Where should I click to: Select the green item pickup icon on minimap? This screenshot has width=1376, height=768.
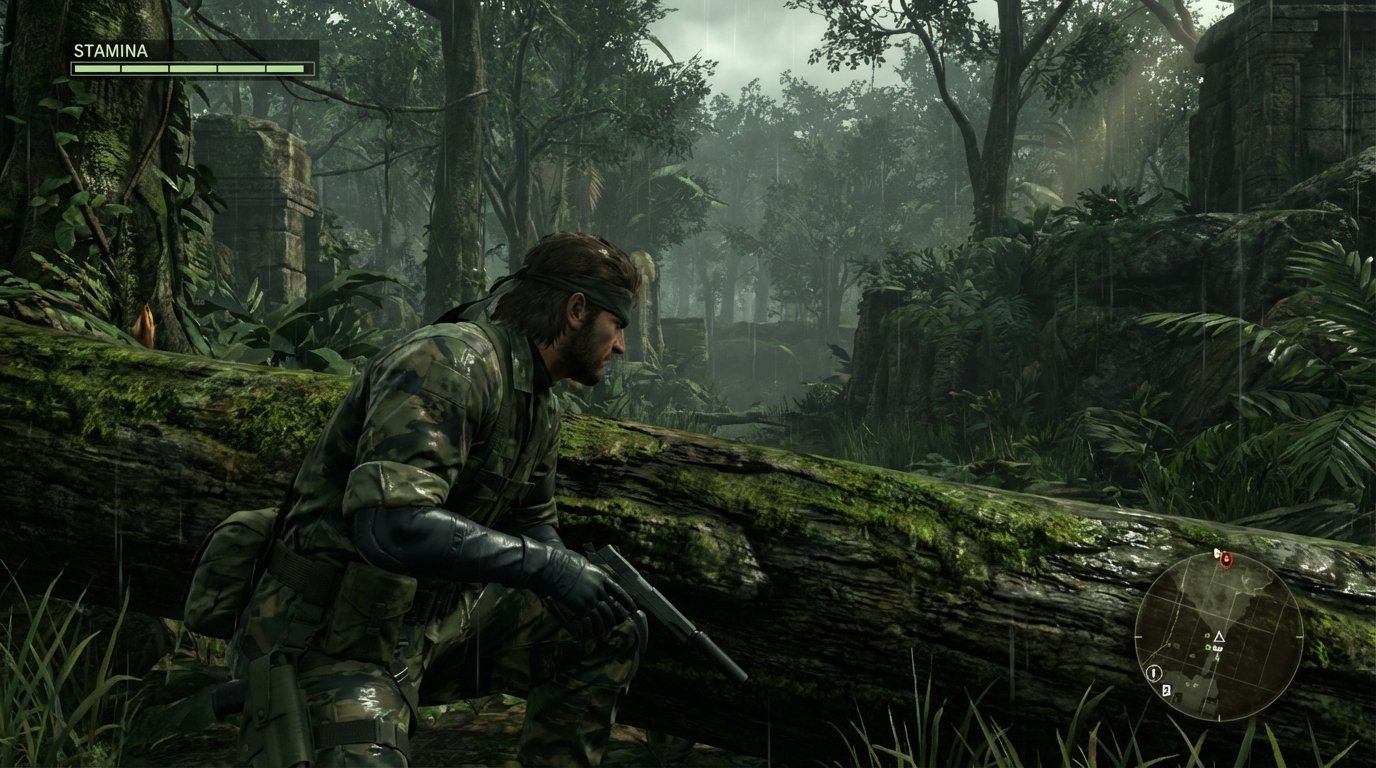[1207, 636]
